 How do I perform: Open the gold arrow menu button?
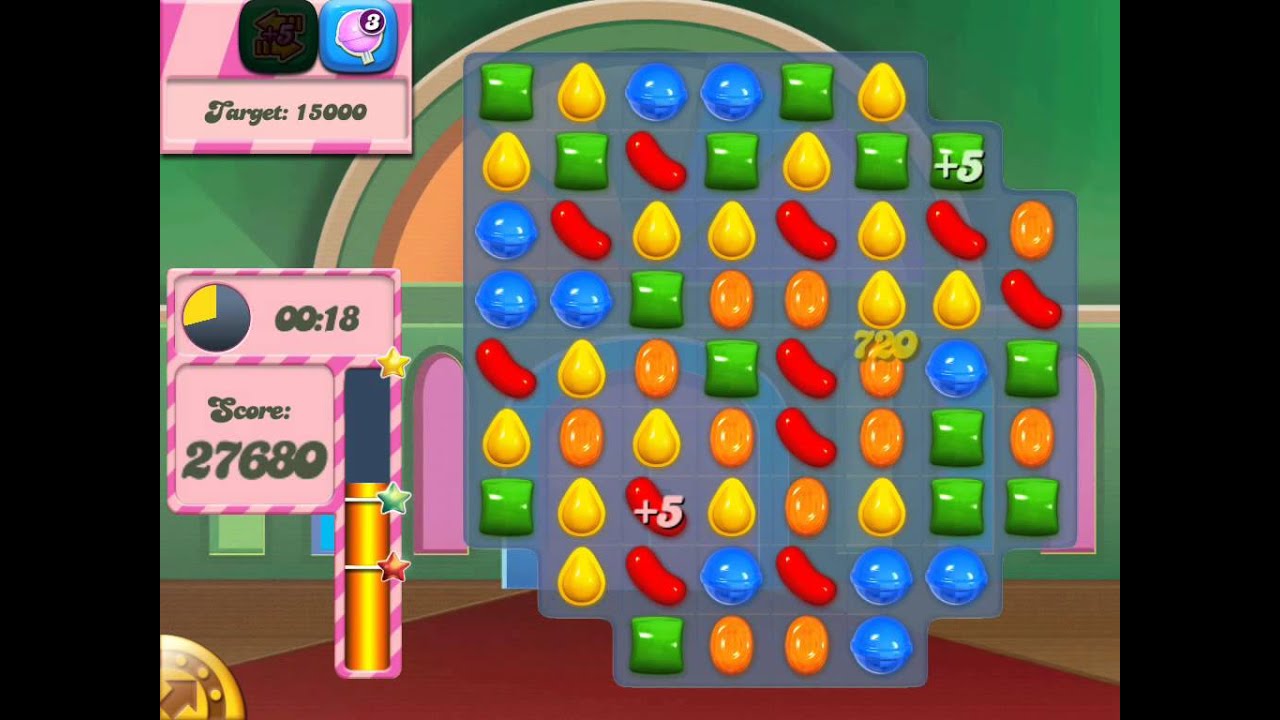tap(196, 684)
